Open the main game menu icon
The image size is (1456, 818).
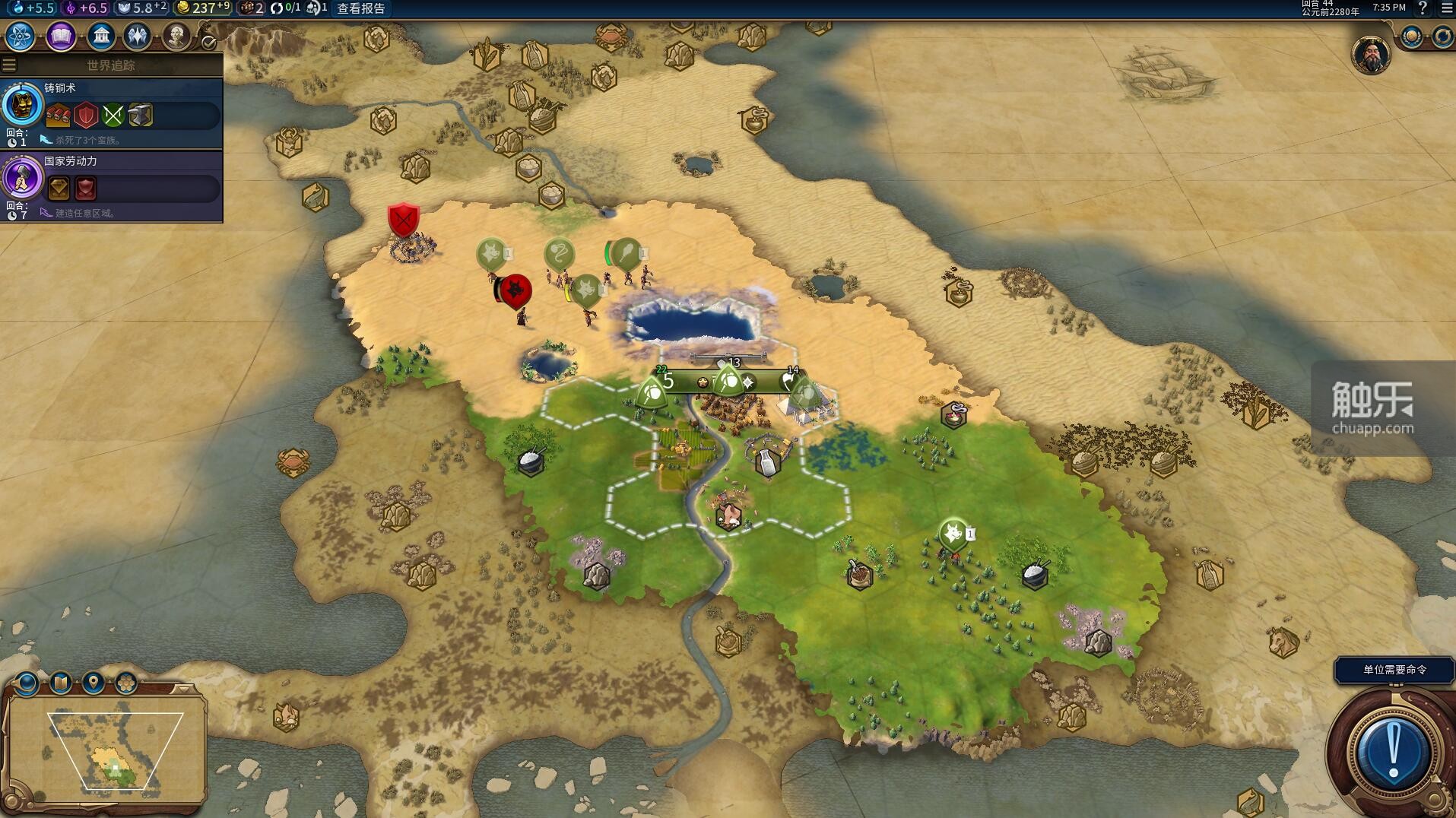tap(1446, 8)
